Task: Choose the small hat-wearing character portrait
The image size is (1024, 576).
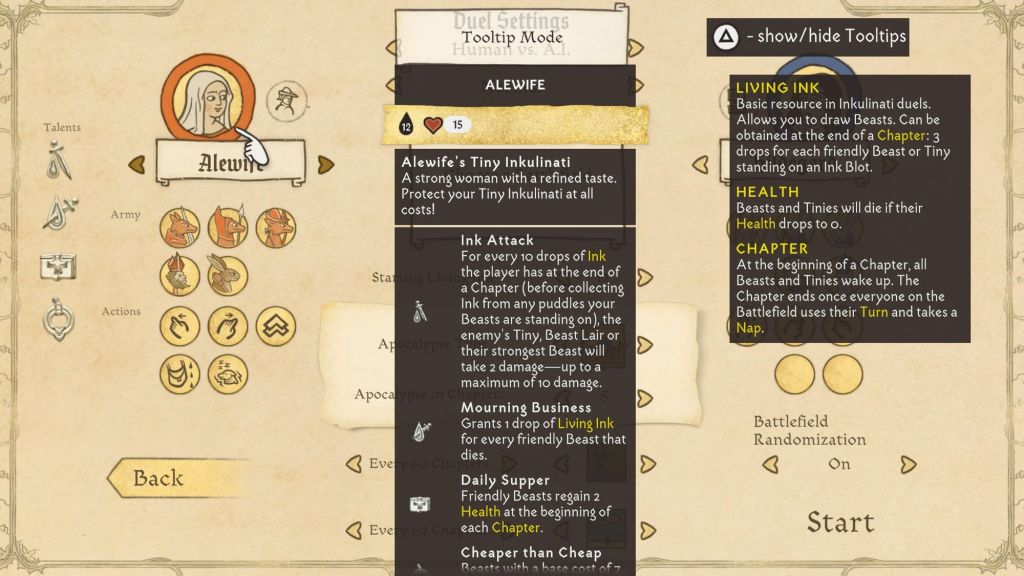Action: 287,100
